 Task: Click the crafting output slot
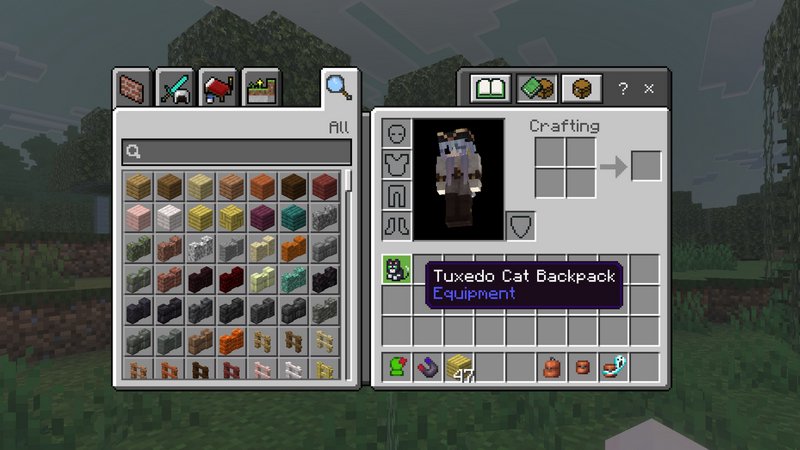click(646, 166)
